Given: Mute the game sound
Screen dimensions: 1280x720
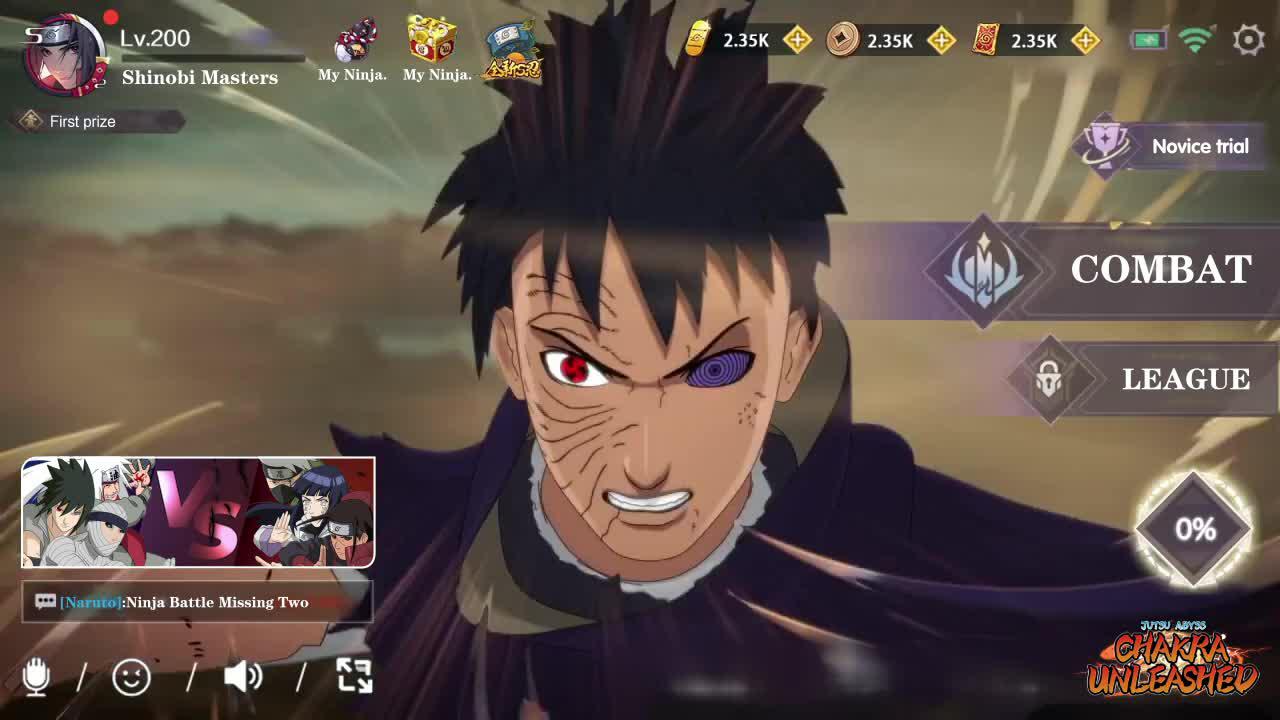Looking at the screenshot, I should (243, 677).
